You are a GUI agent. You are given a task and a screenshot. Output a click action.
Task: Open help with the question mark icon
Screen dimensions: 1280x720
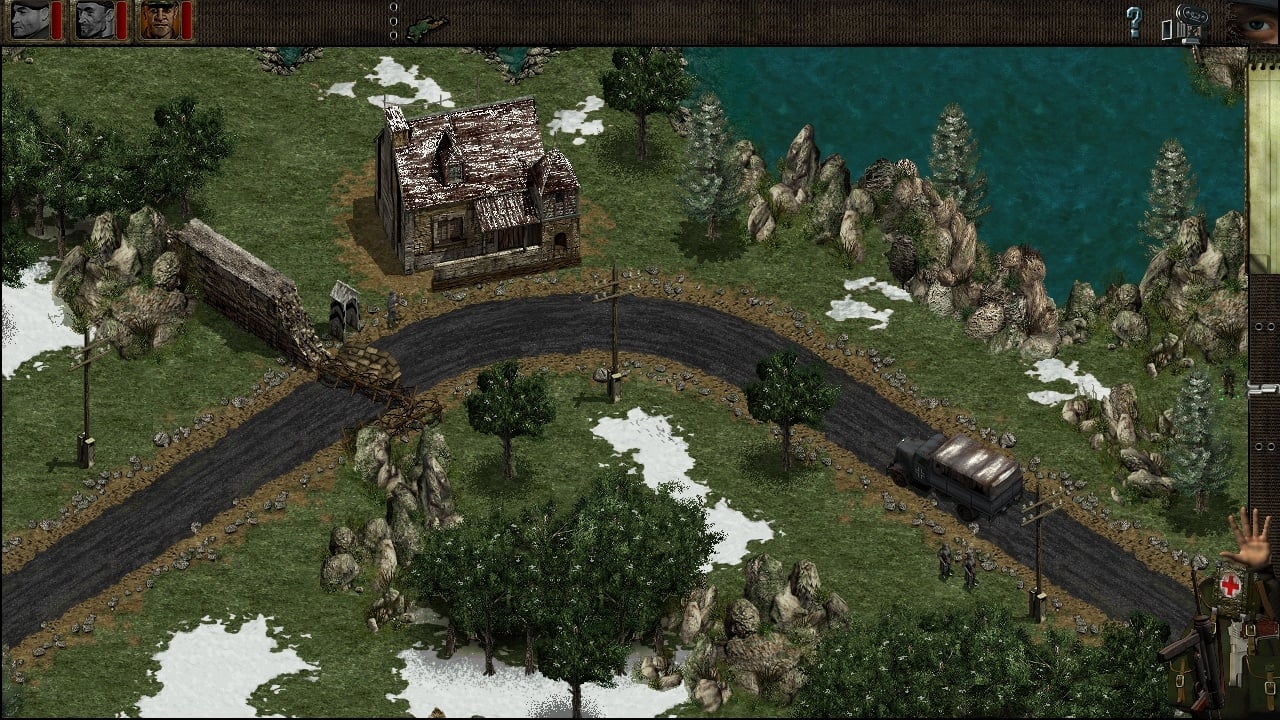1134,22
